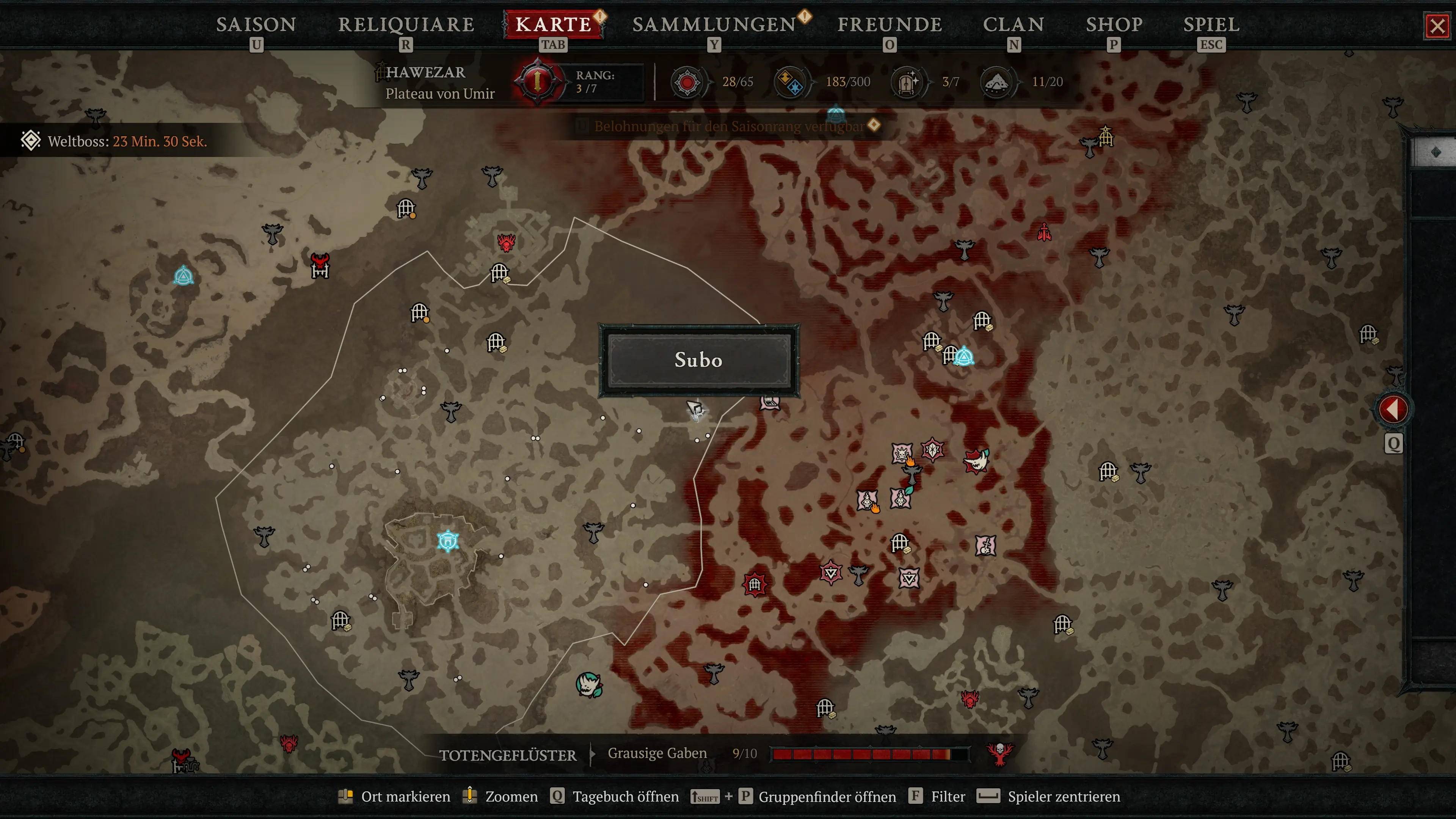
Task: Open the Saison tab
Action: 256,25
